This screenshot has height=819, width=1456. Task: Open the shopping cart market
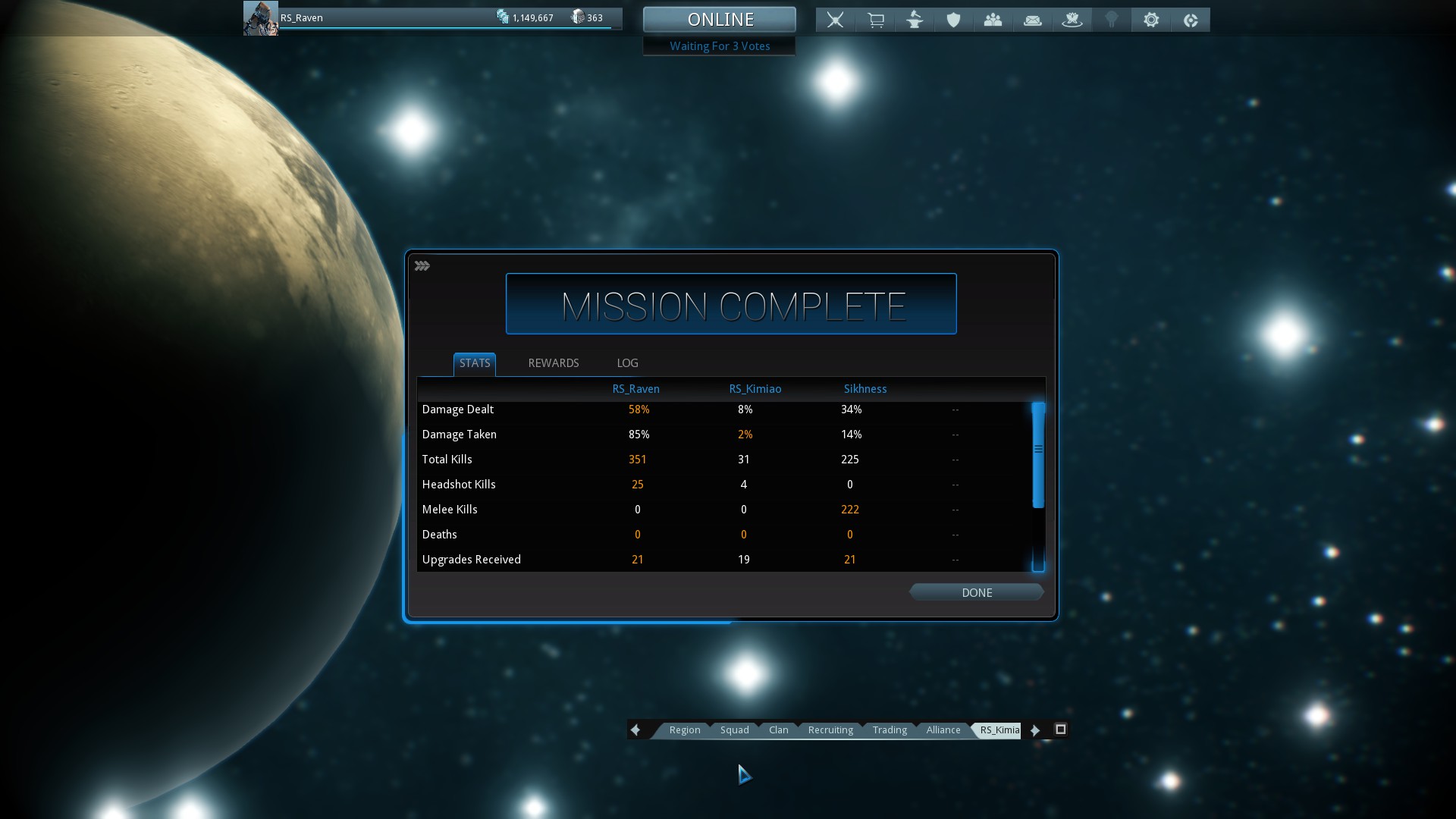(875, 20)
